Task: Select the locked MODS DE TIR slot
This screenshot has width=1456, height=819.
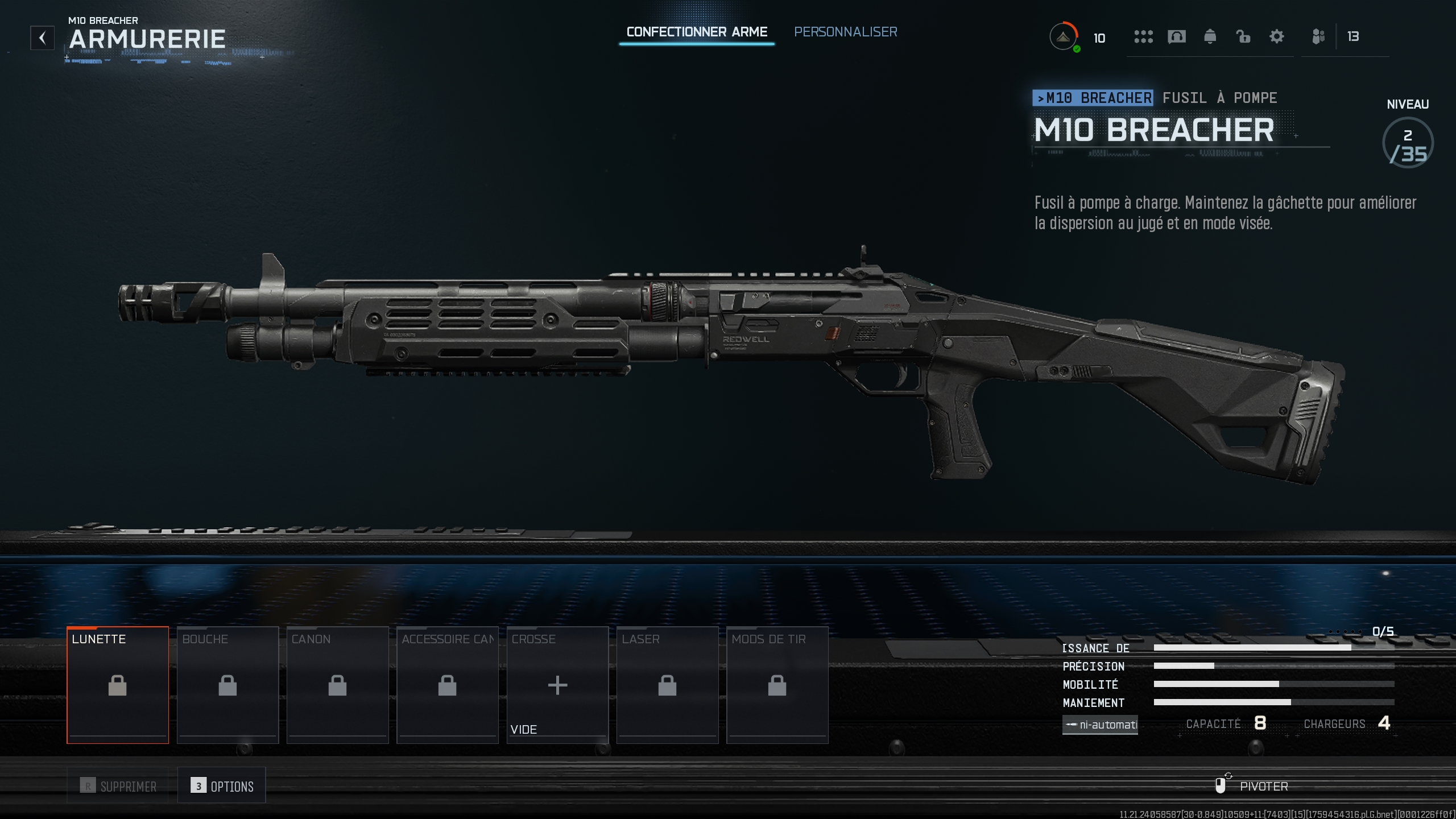Action: (777, 684)
